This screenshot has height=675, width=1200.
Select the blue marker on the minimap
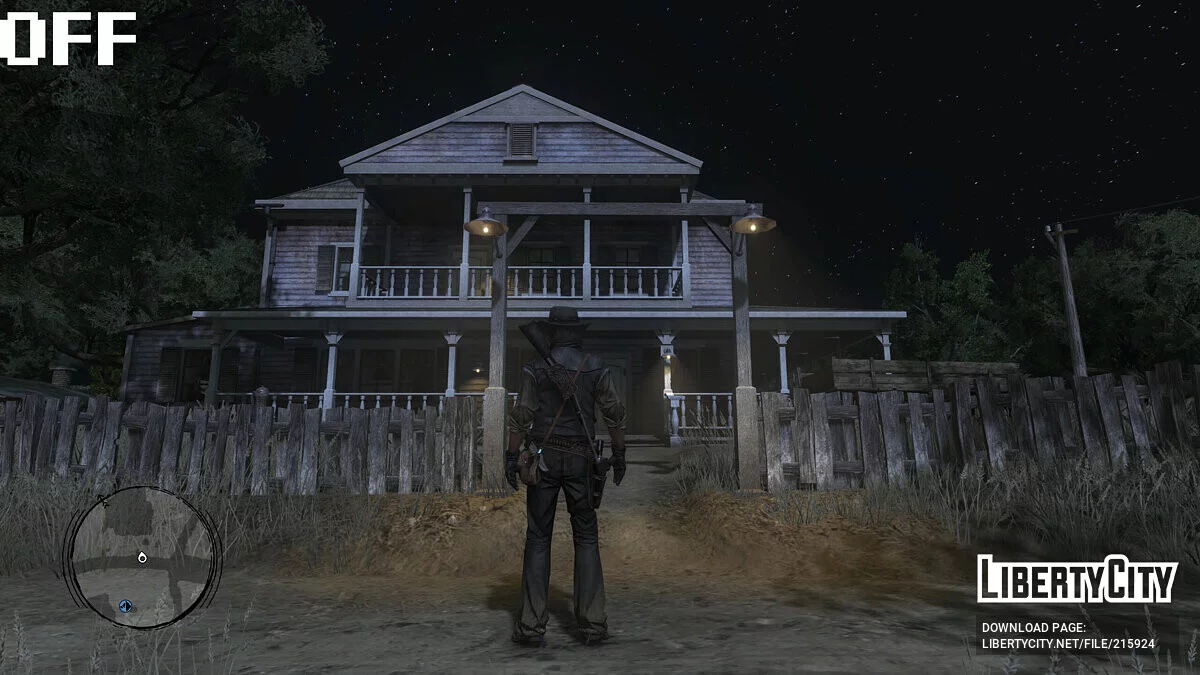pos(125,606)
